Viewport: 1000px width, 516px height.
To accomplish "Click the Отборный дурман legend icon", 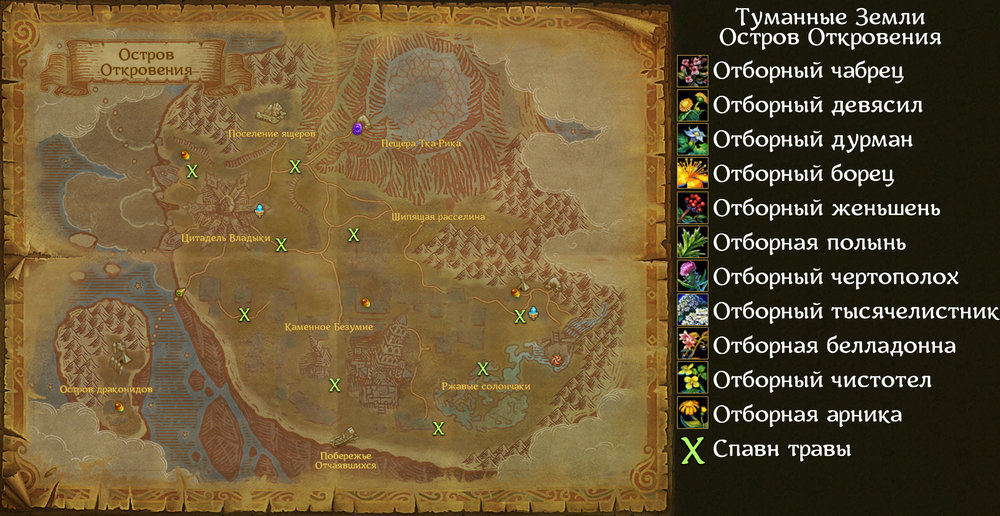I will pos(692,140).
